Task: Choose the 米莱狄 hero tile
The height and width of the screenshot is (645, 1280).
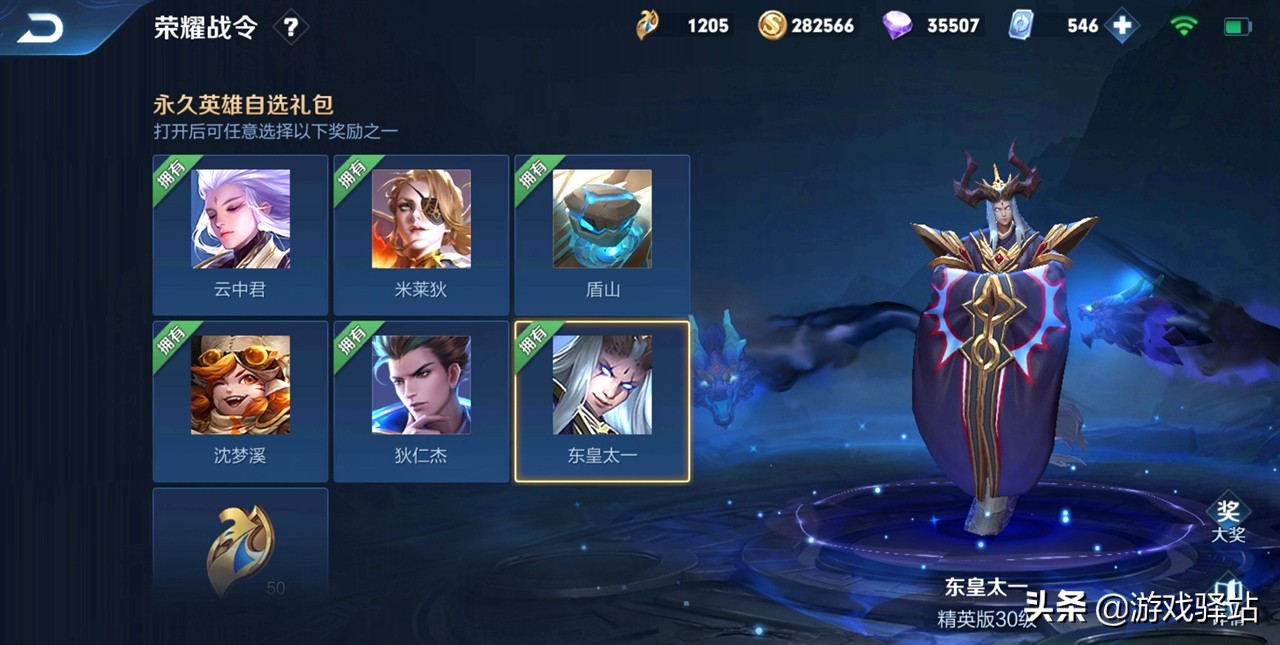Action: pos(421,235)
